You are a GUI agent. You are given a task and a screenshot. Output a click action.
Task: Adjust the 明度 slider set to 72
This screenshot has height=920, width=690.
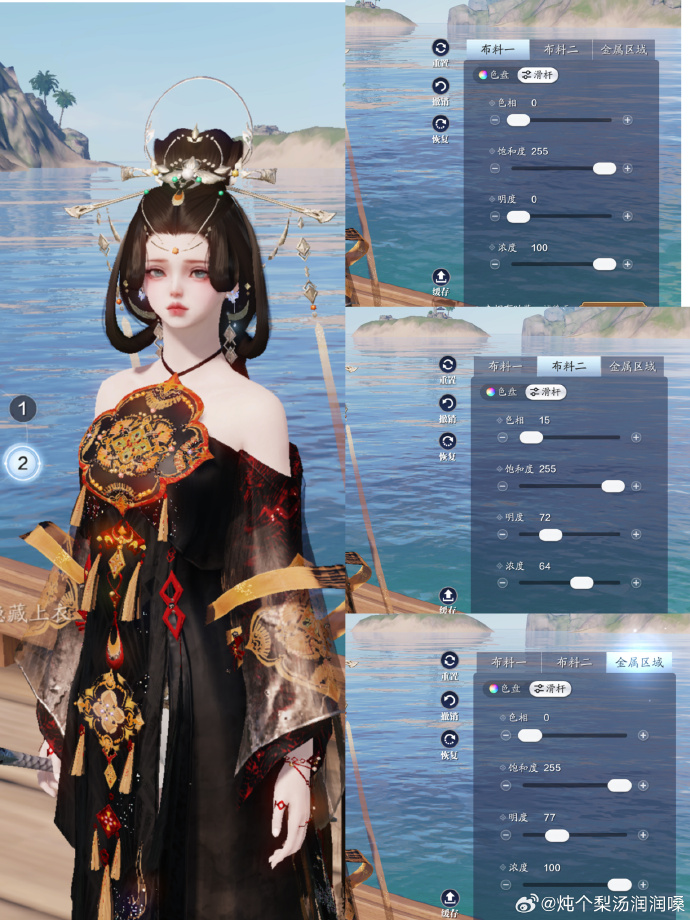pos(550,535)
